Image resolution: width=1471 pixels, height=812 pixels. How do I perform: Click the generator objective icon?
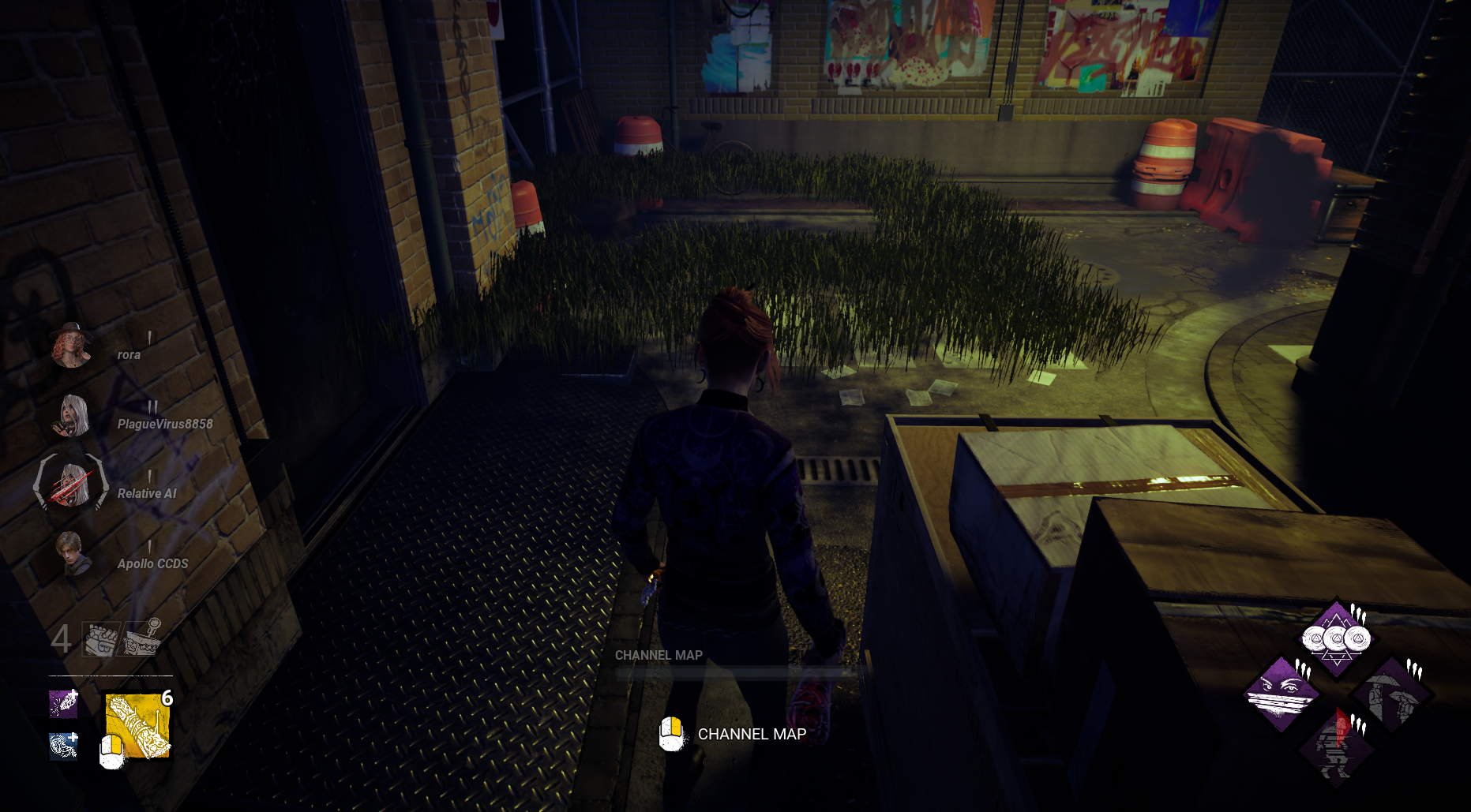(100, 639)
